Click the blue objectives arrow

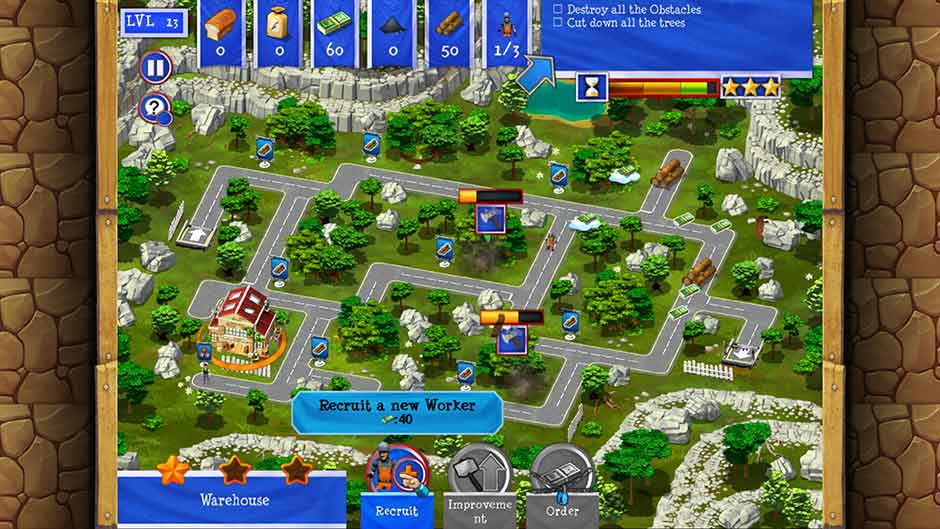tap(537, 72)
